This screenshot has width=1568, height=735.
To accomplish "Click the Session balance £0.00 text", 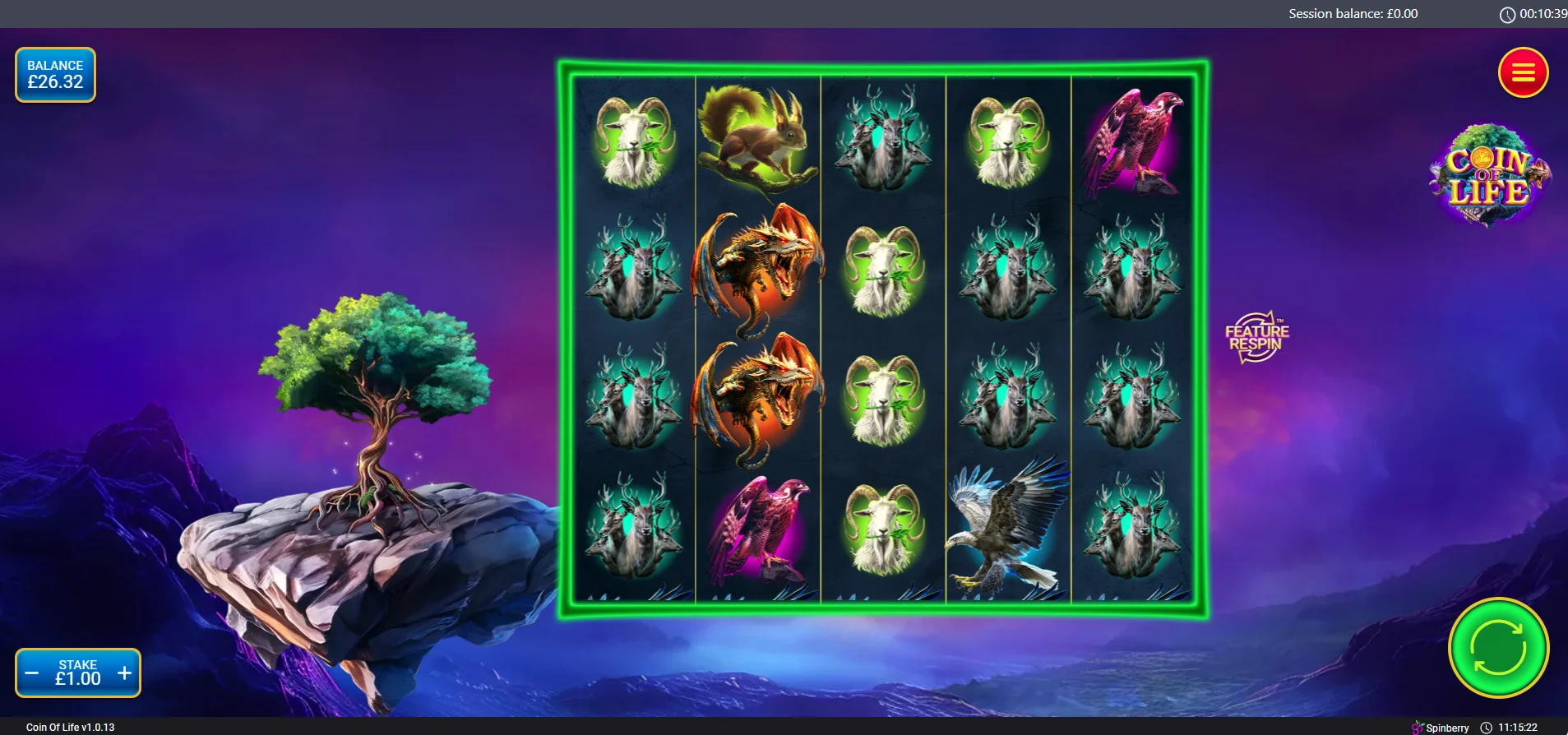I will [x=1352, y=13].
